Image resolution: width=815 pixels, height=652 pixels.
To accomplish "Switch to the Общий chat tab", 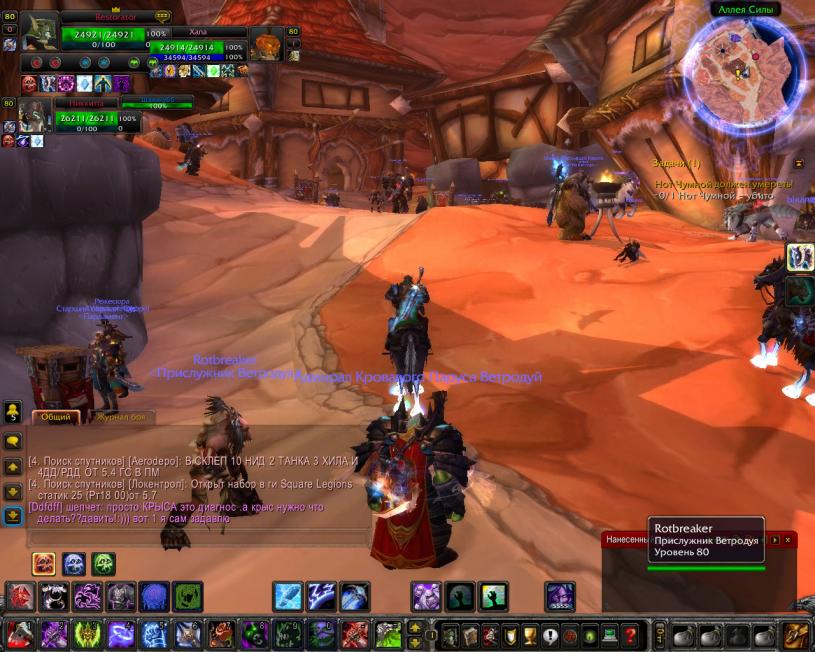I will [55, 417].
